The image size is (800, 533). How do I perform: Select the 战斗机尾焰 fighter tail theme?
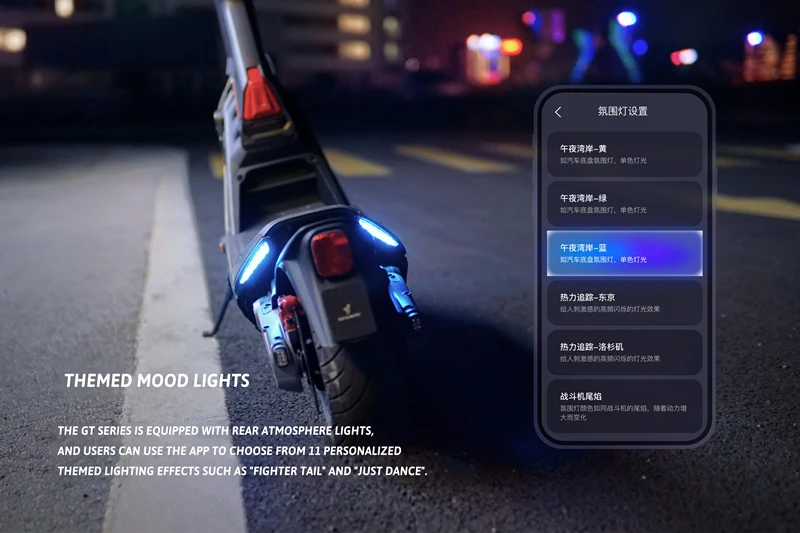pyautogui.click(x=624, y=405)
